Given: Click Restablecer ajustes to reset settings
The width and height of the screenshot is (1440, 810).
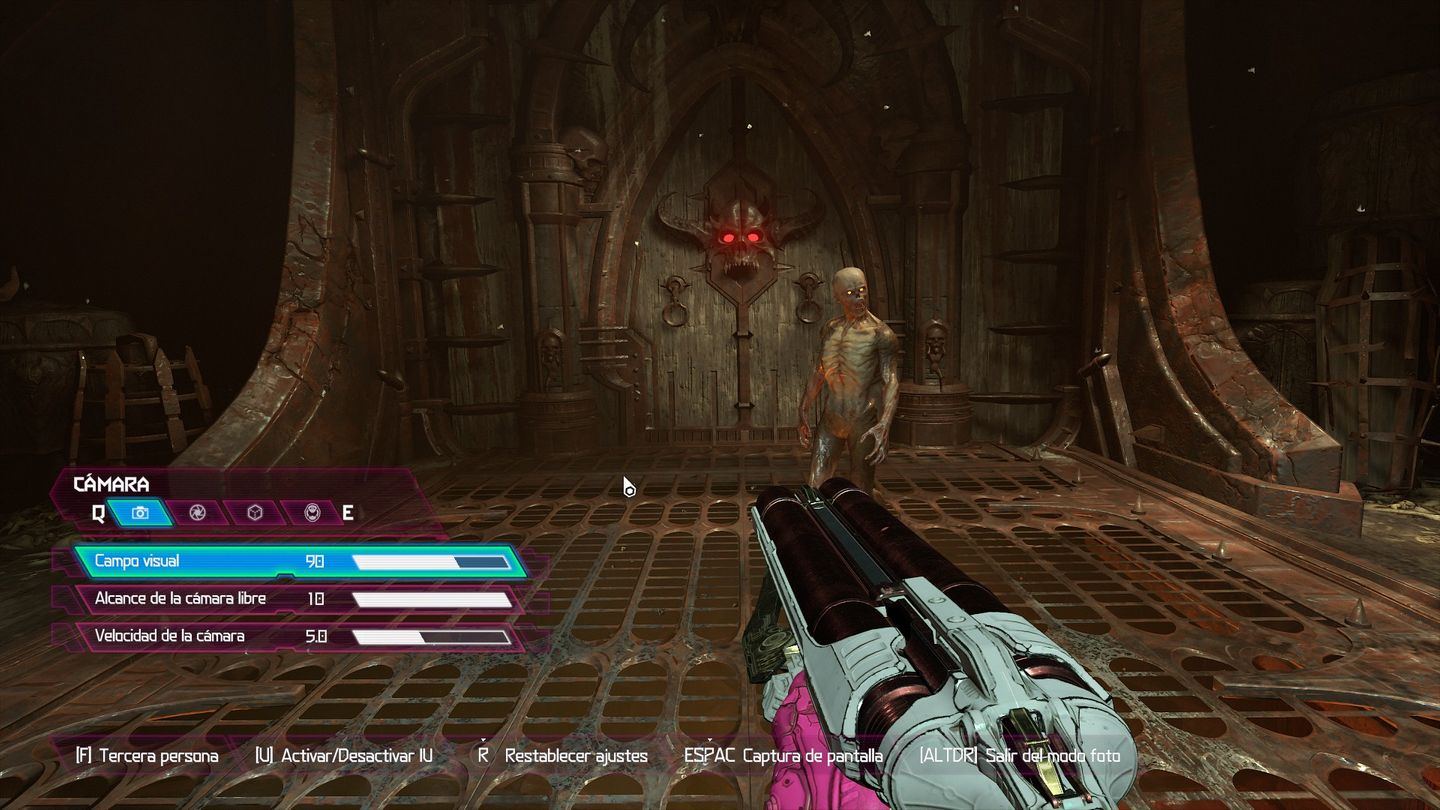Looking at the screenshot, I should click(577, 757).
